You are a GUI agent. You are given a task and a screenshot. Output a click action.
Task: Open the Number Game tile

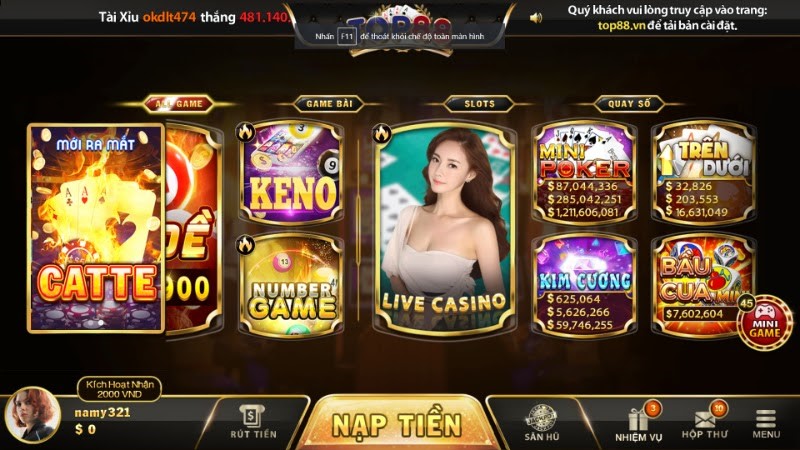pyautogui.click(x=291, y=284)
